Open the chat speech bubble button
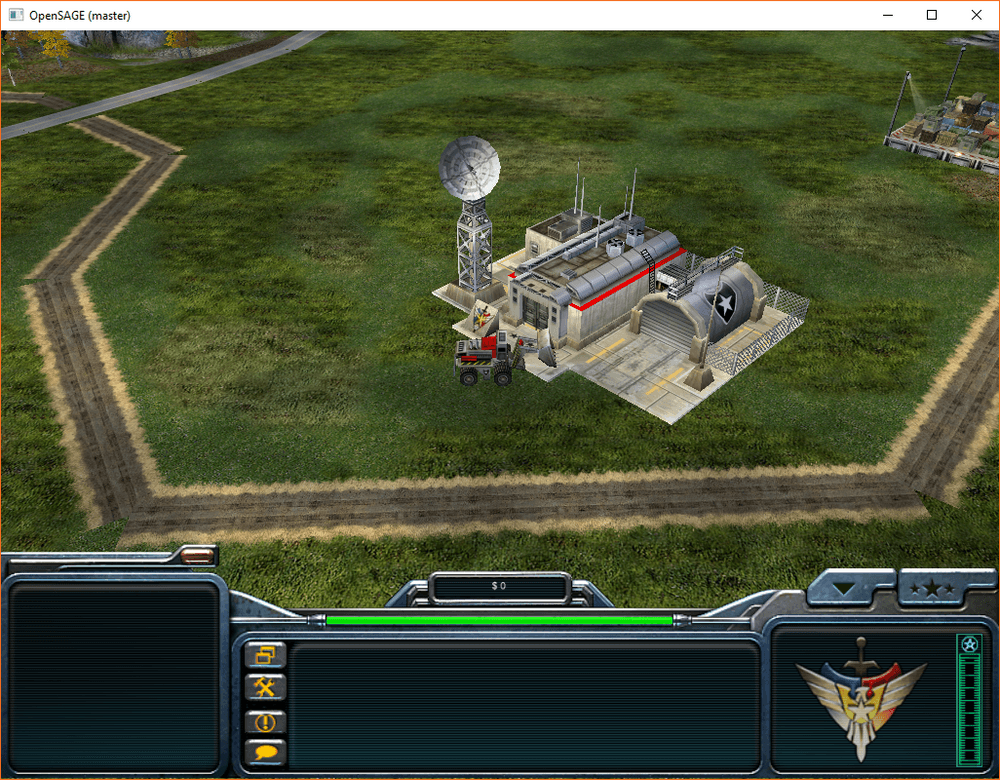Viewport: 1000px width, 780px height. coord(265,752)
